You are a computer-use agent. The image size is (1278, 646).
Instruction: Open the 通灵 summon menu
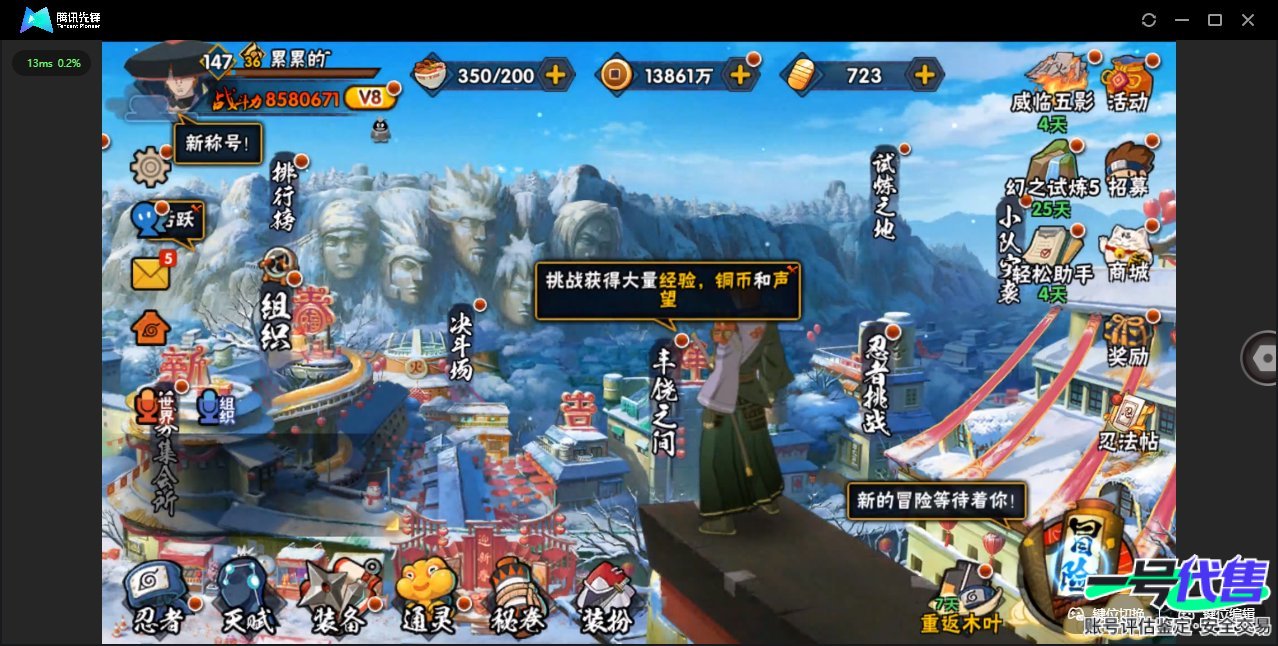pyautogui.click(x=428, y=597)
